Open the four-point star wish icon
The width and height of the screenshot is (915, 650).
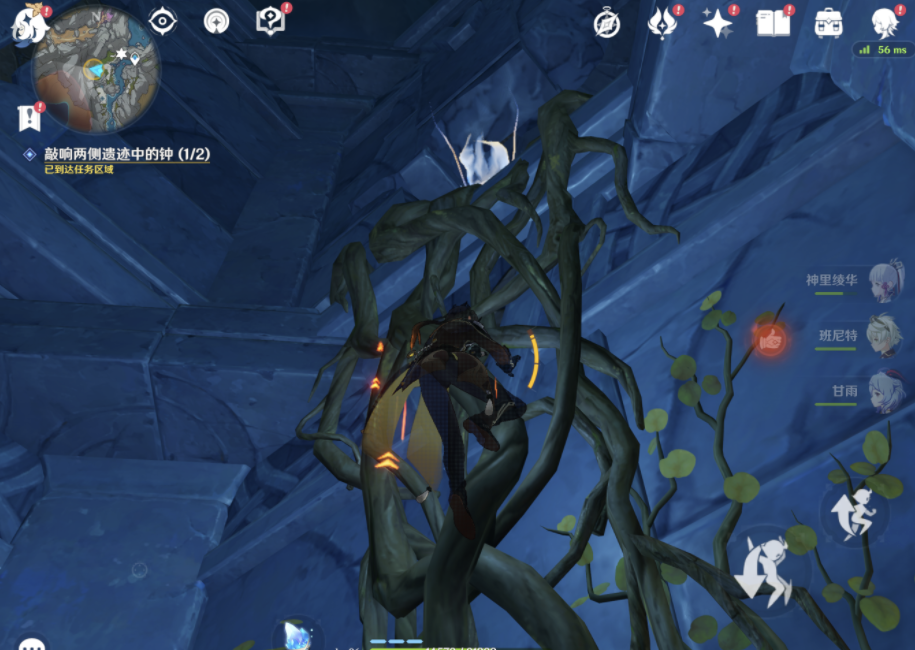pos(717,23)
